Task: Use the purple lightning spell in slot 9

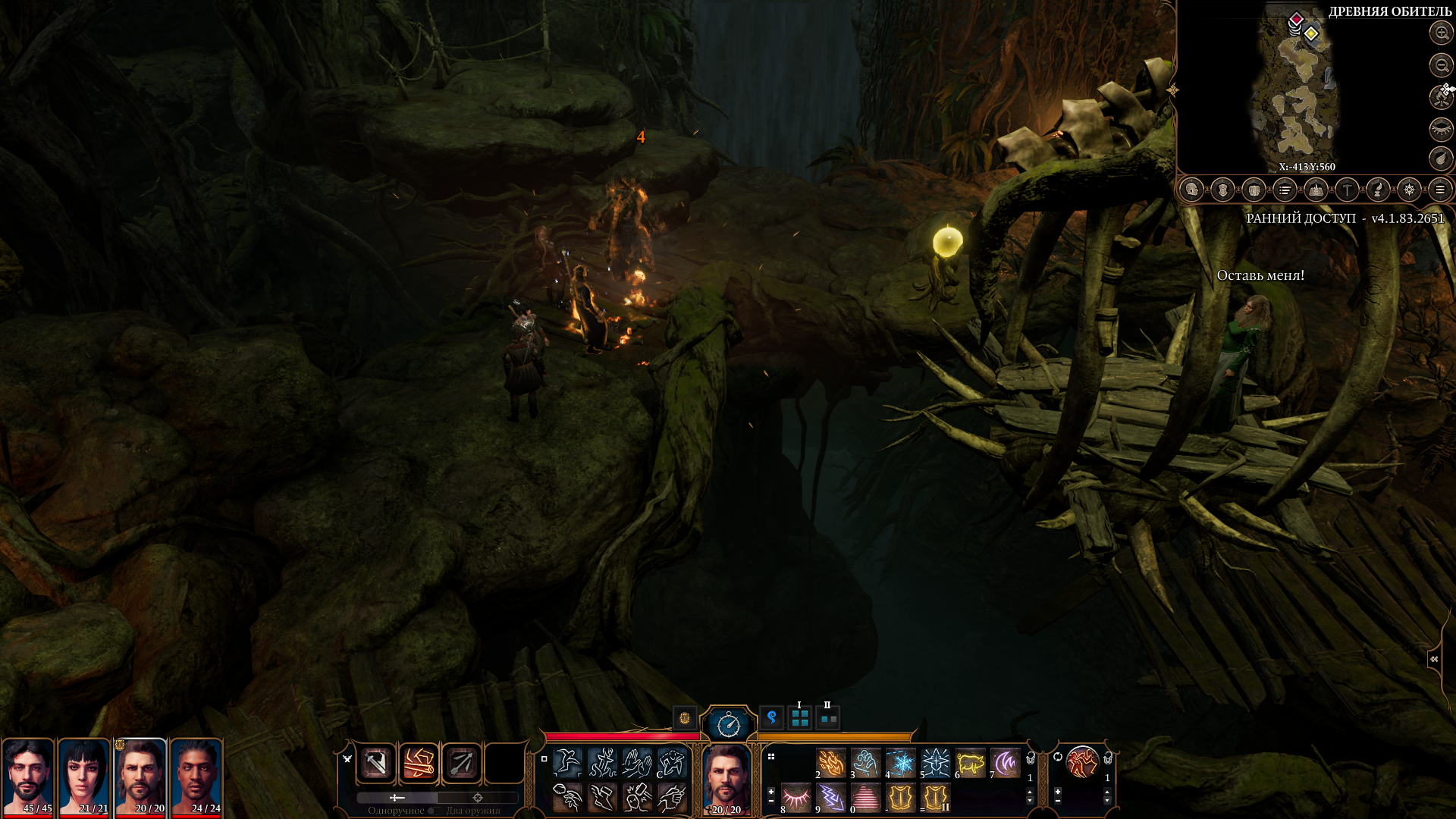Action: point(831,798)
